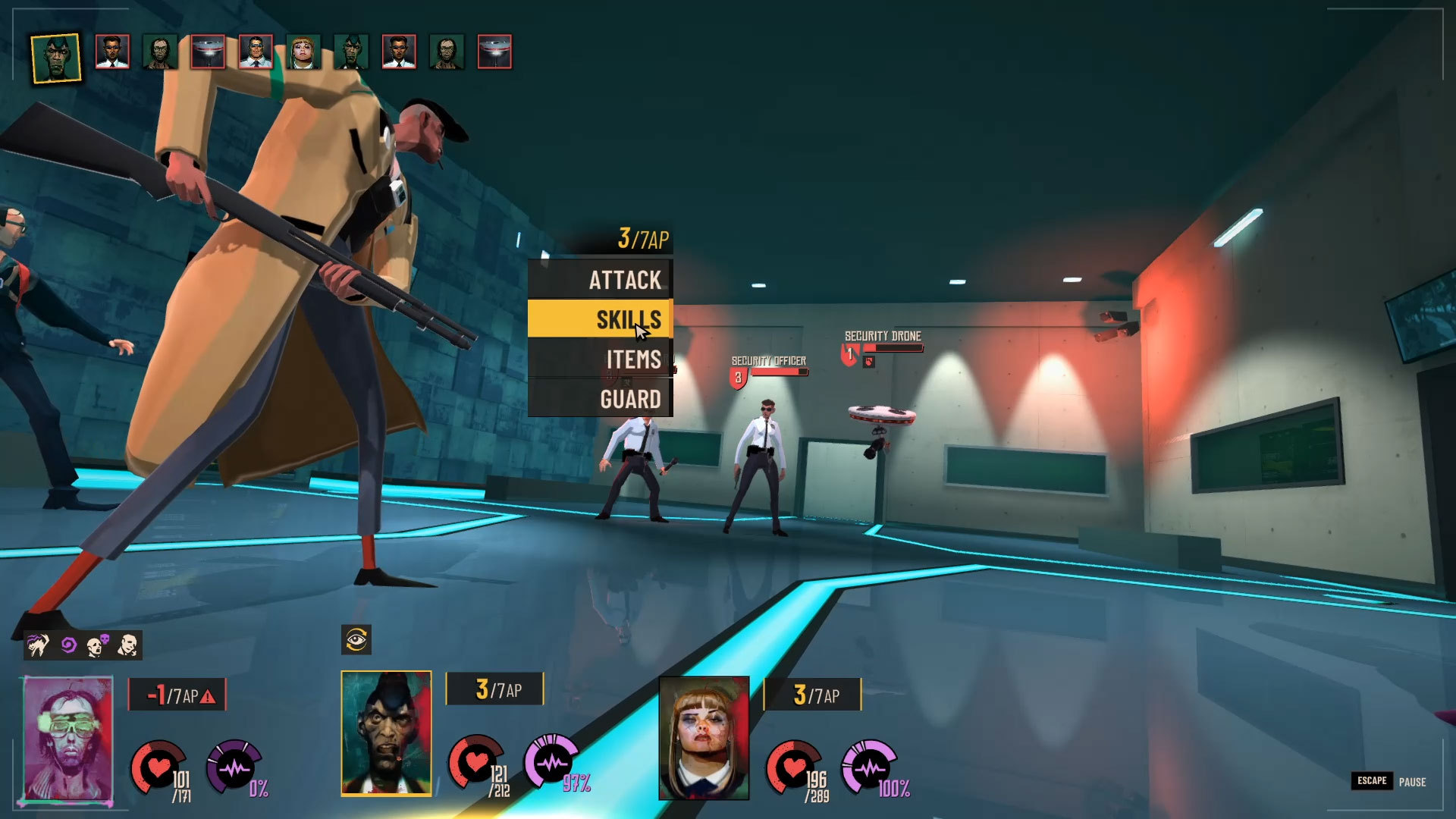This screenshot has height=819, width=1456.
Task: Select the pink glasses man party portrait
Action: pyautogui.click(x=68, y=738)
